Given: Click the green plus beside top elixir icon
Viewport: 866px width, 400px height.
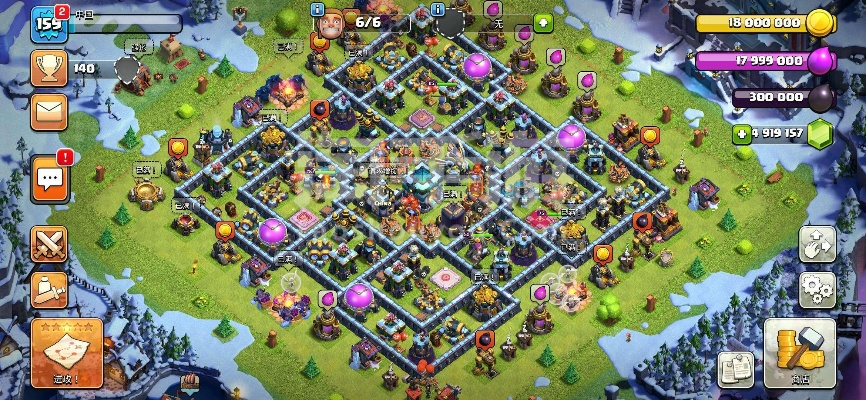Looking at the screenshot, I should coord(543,21).
